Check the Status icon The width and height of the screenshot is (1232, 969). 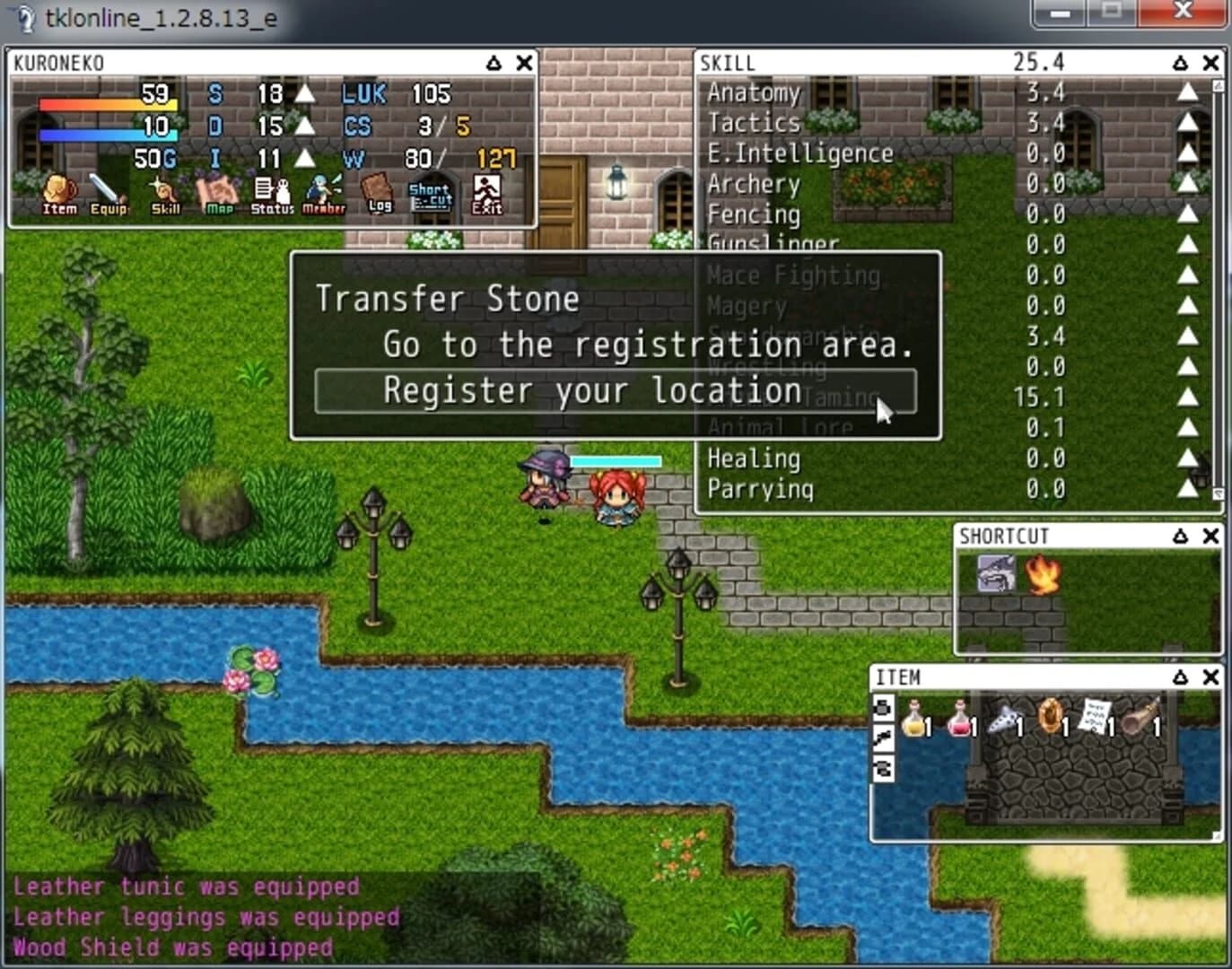click(x=271, y=191)
